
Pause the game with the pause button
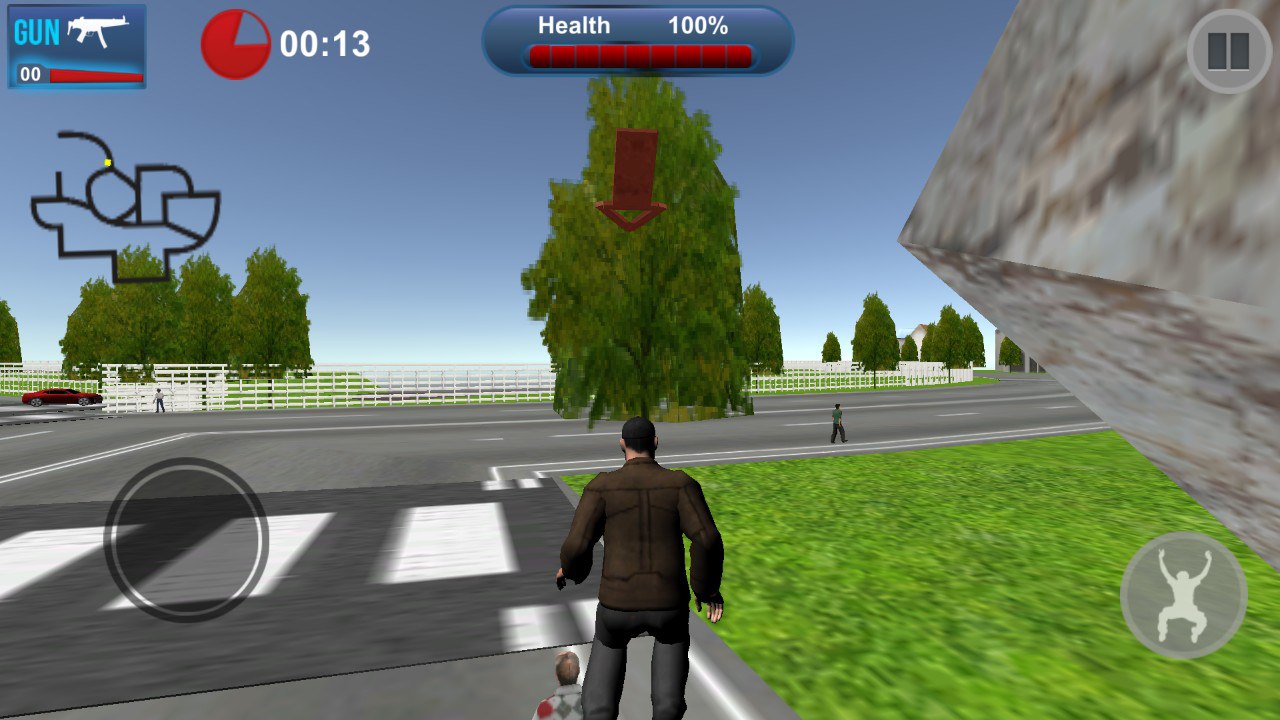pyautogui.click(x=1228, y=52)
